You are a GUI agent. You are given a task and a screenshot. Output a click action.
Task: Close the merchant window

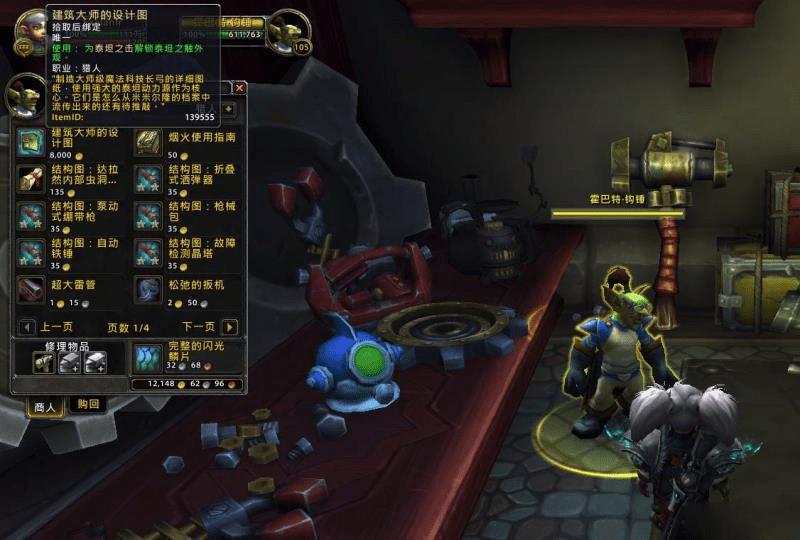pos(239,88)
